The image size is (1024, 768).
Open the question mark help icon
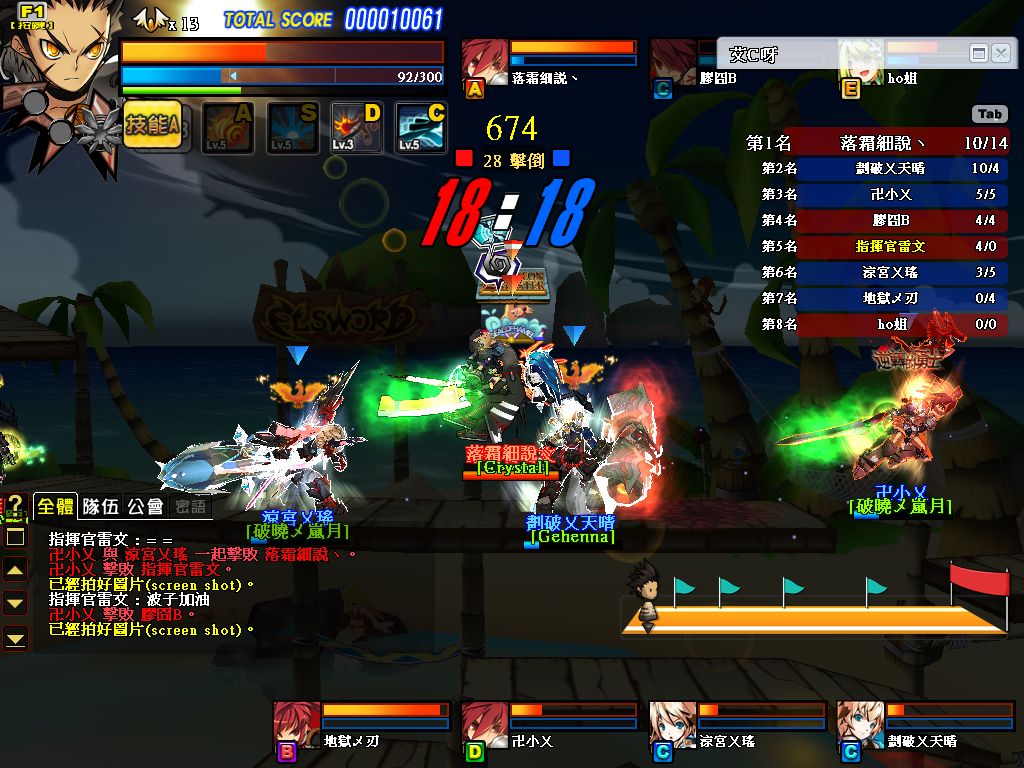15,504
